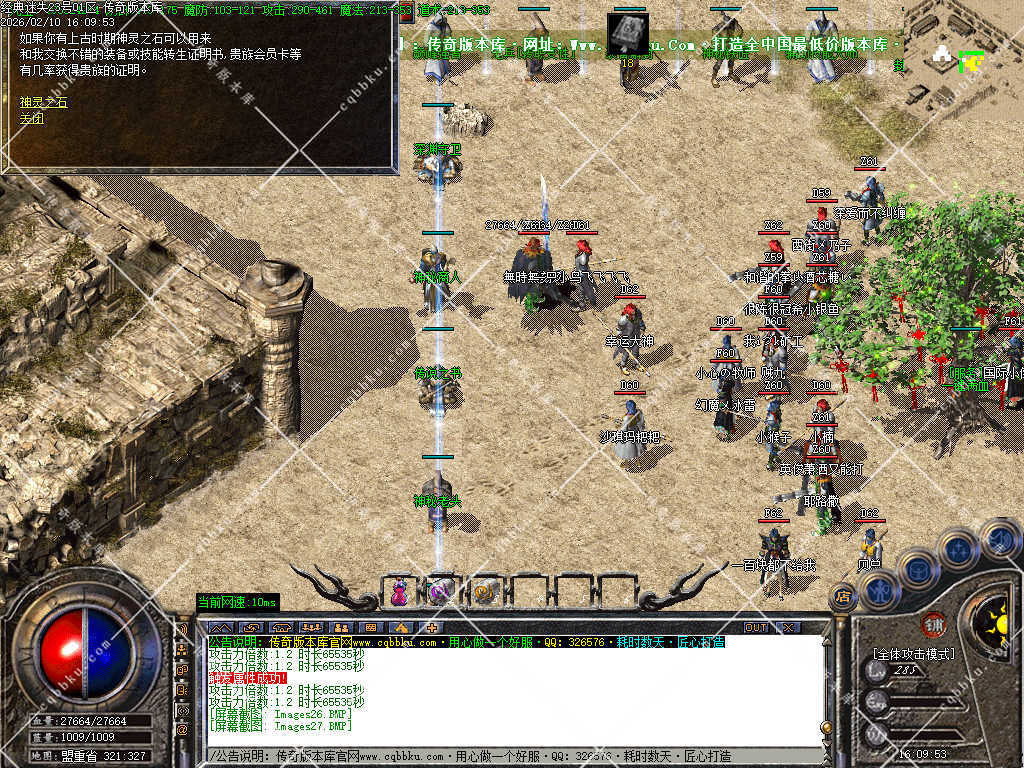Image resolution: width=1024 pixels, height=768 pixels.
Task: Click the X button above the chat
Action: (x=787, y=628)
